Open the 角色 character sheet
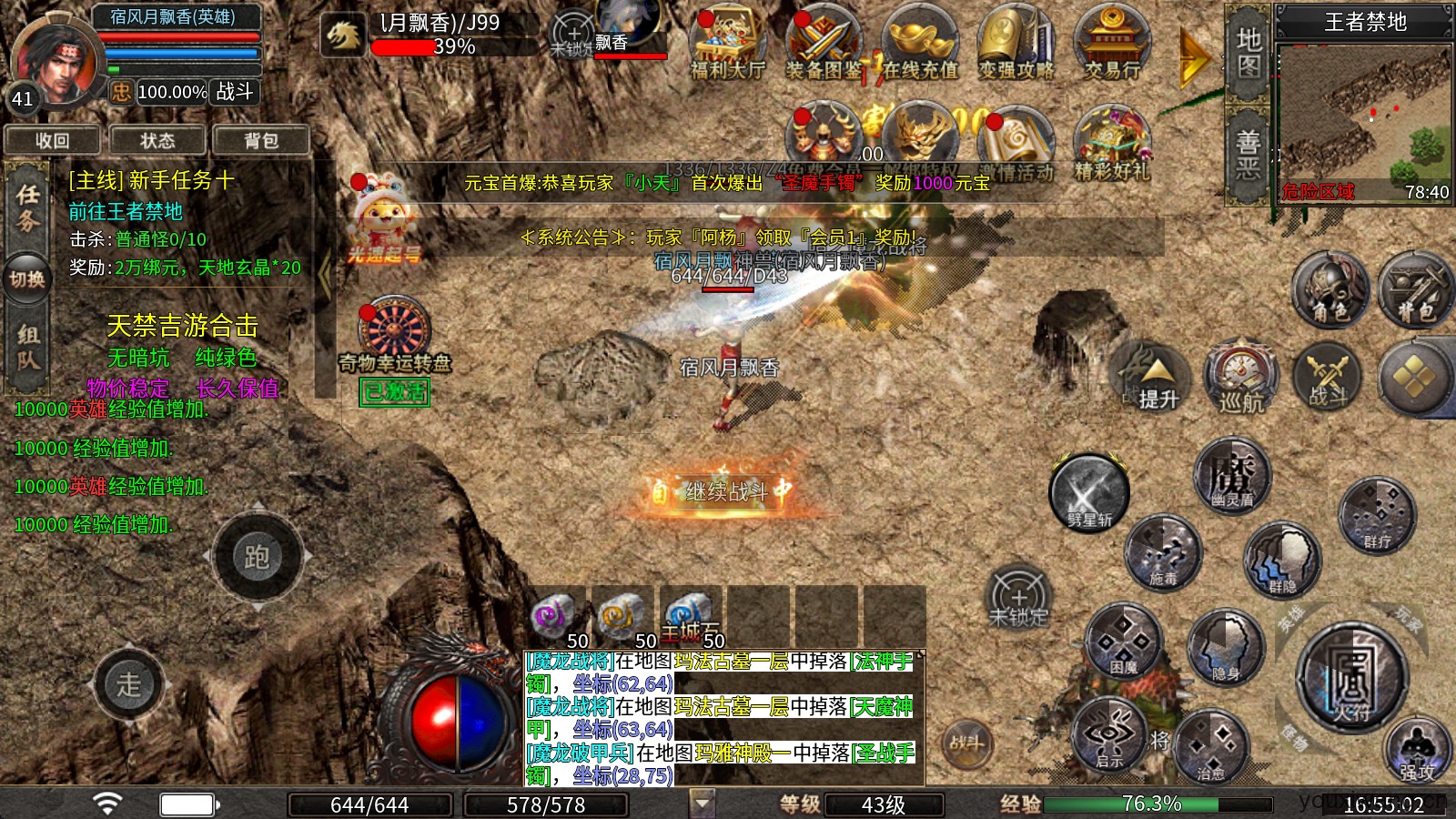This screenshot has height=819, width=1456. [x=1330, y=291]
